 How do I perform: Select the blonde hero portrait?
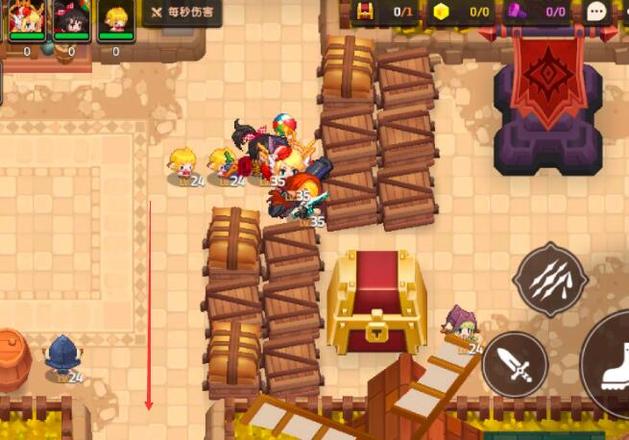[x=116, y=20]
